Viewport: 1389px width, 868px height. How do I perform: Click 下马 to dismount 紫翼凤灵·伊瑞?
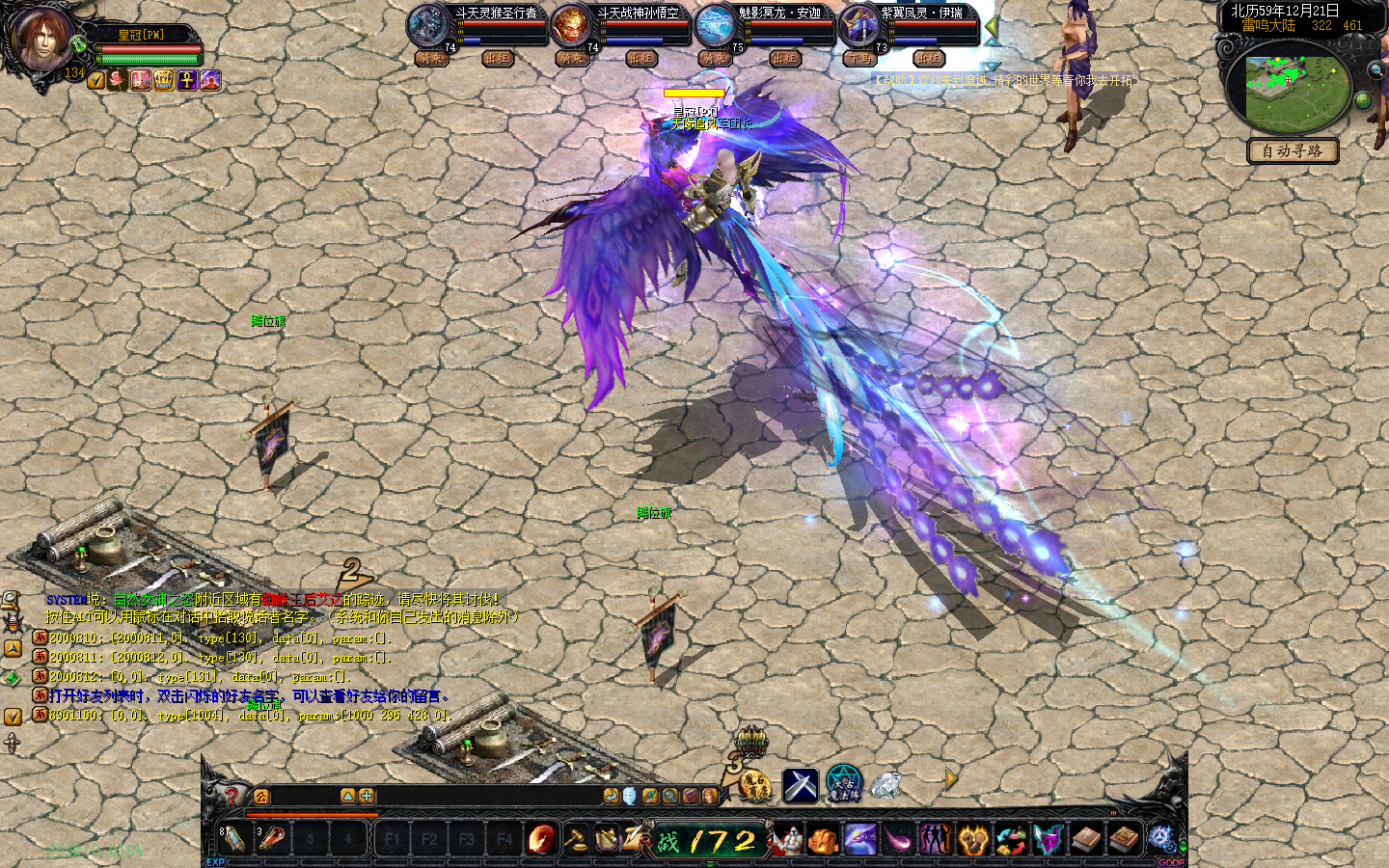tap(858, 59)
